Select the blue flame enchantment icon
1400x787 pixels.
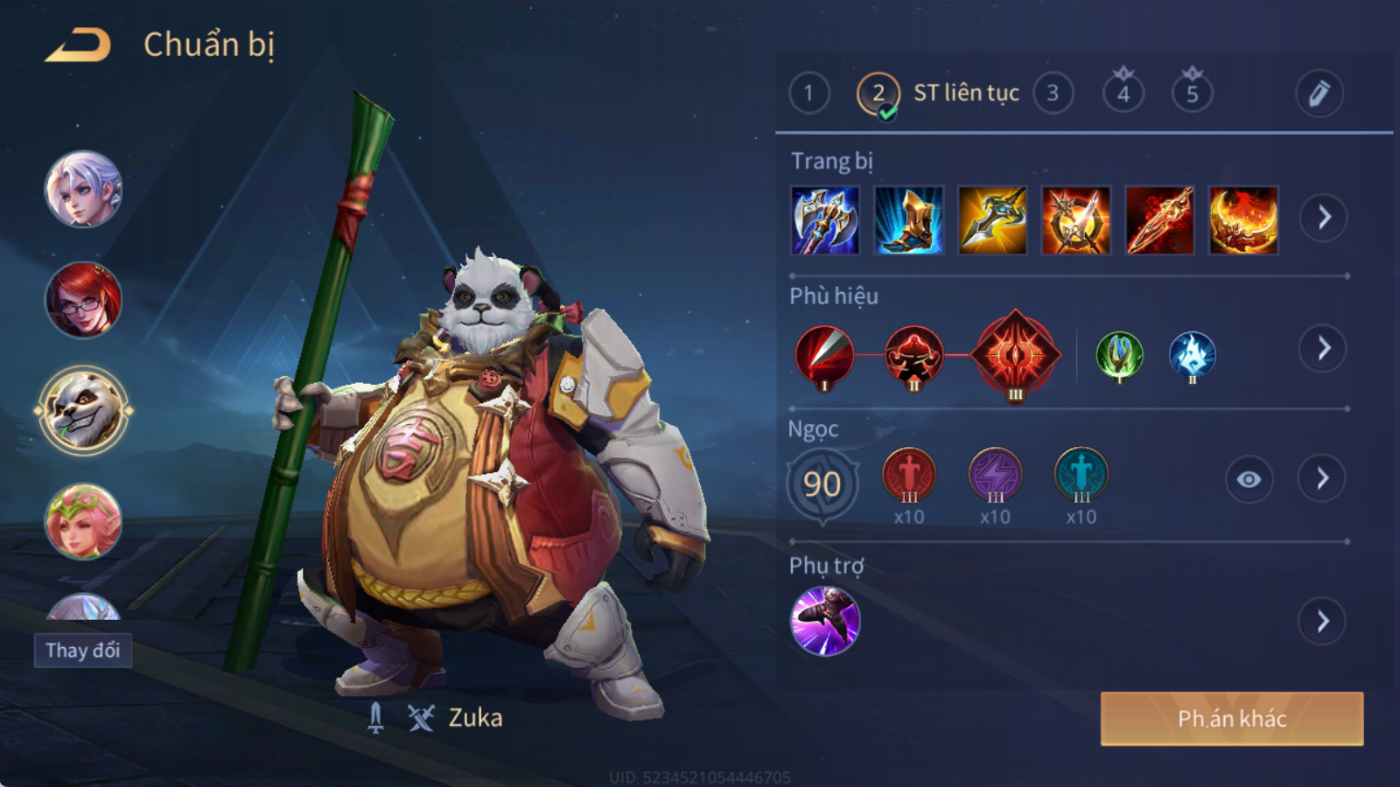click(1192, 356)
